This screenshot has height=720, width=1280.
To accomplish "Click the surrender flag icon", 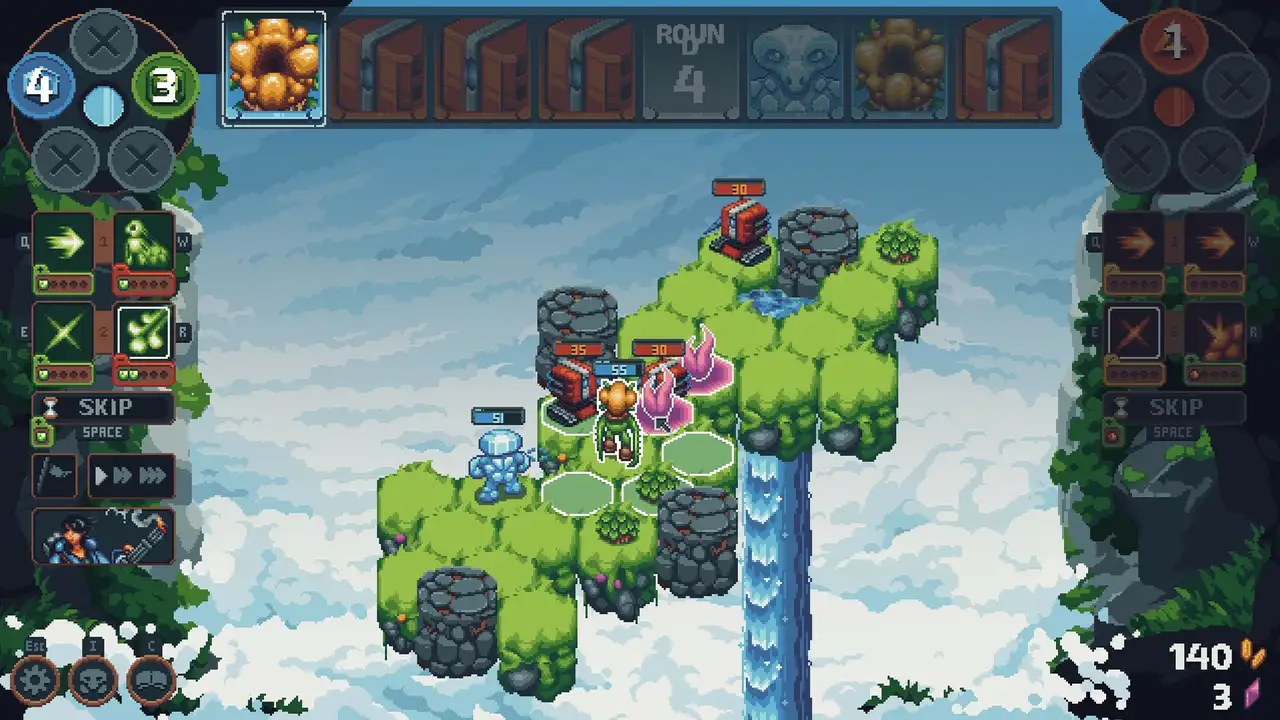I will 55,476.
